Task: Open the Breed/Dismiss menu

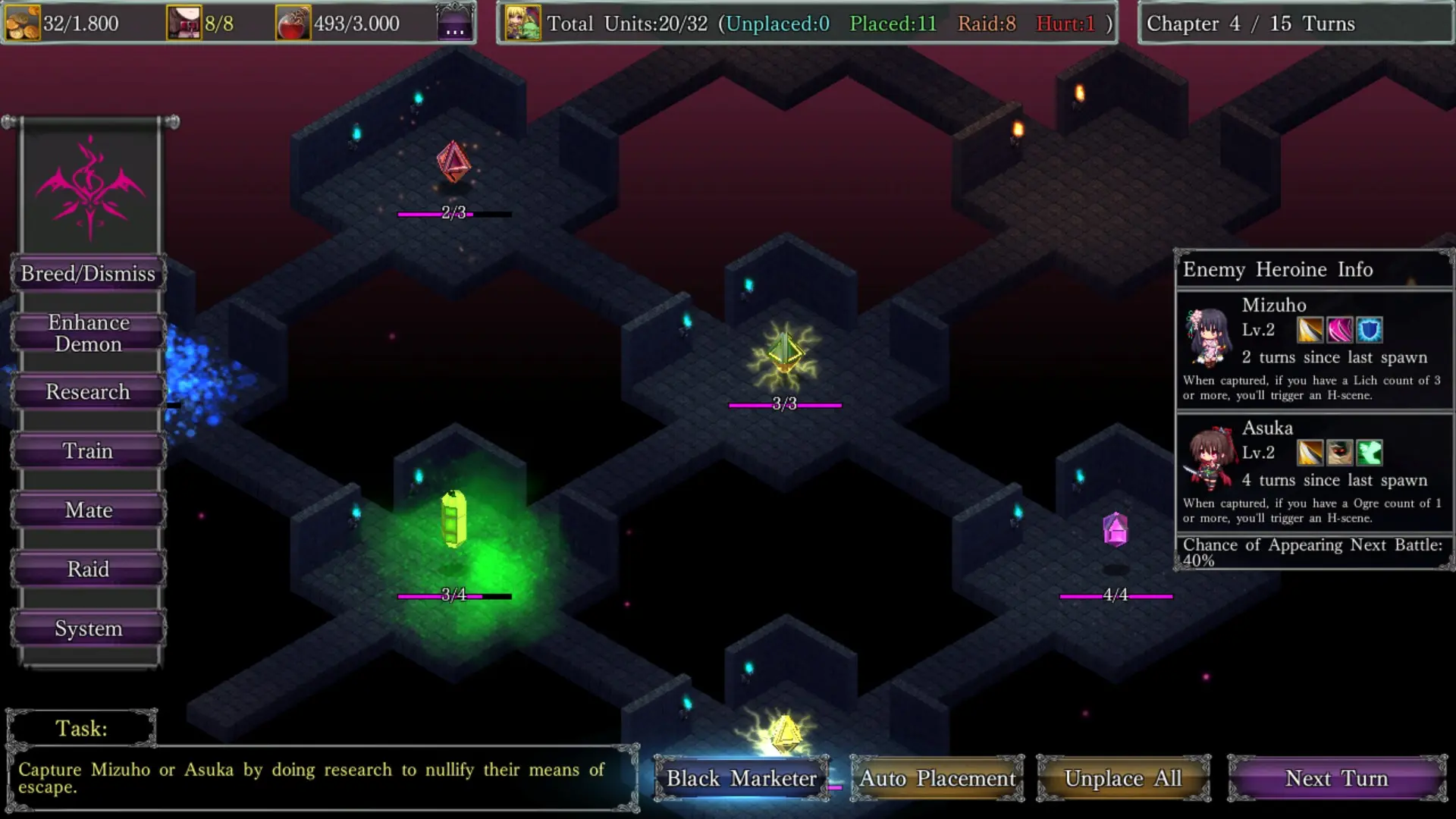Action: pyautogui.click(x=88, y=274)
